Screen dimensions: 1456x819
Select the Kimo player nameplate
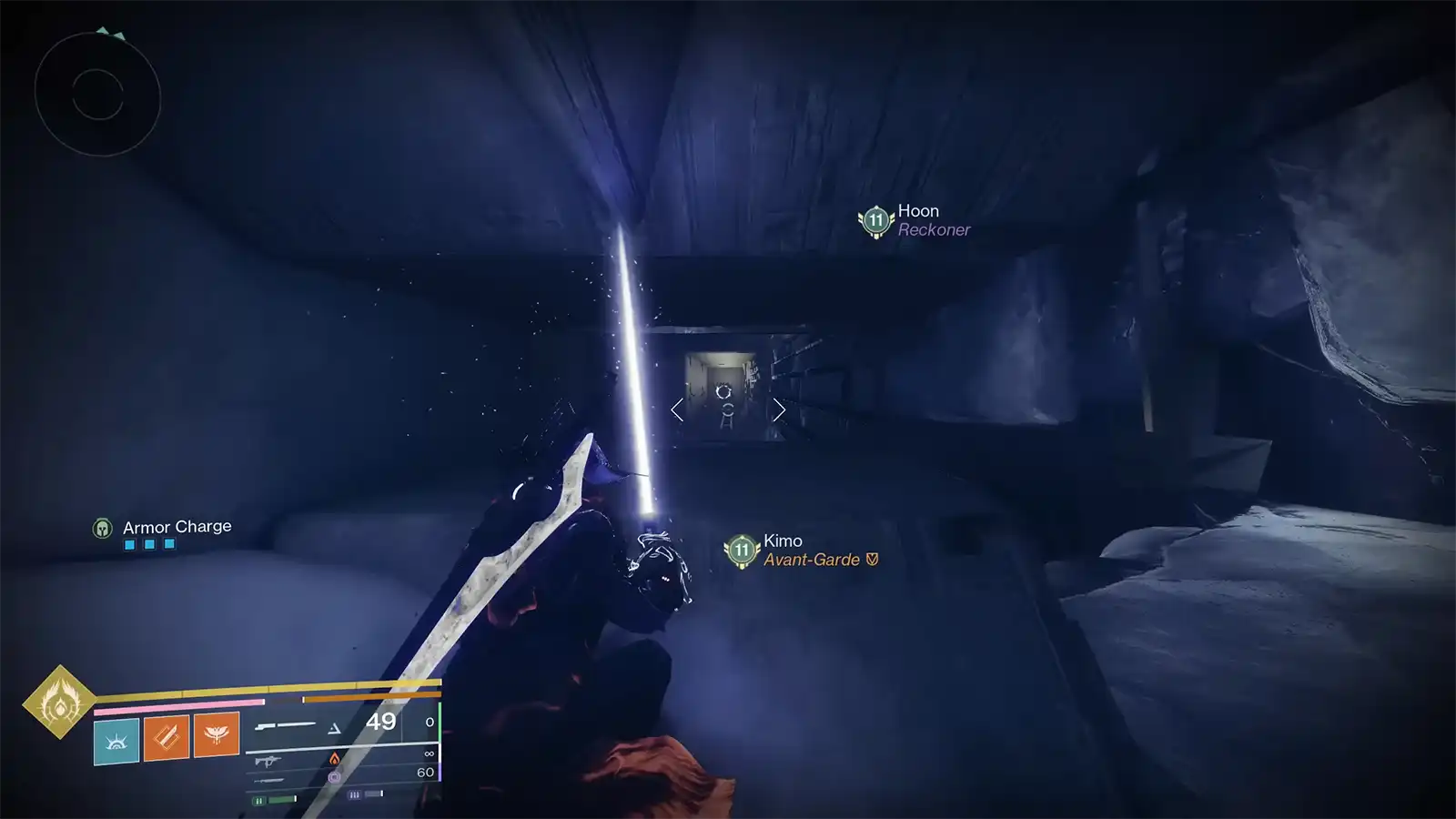coord(783,541)
